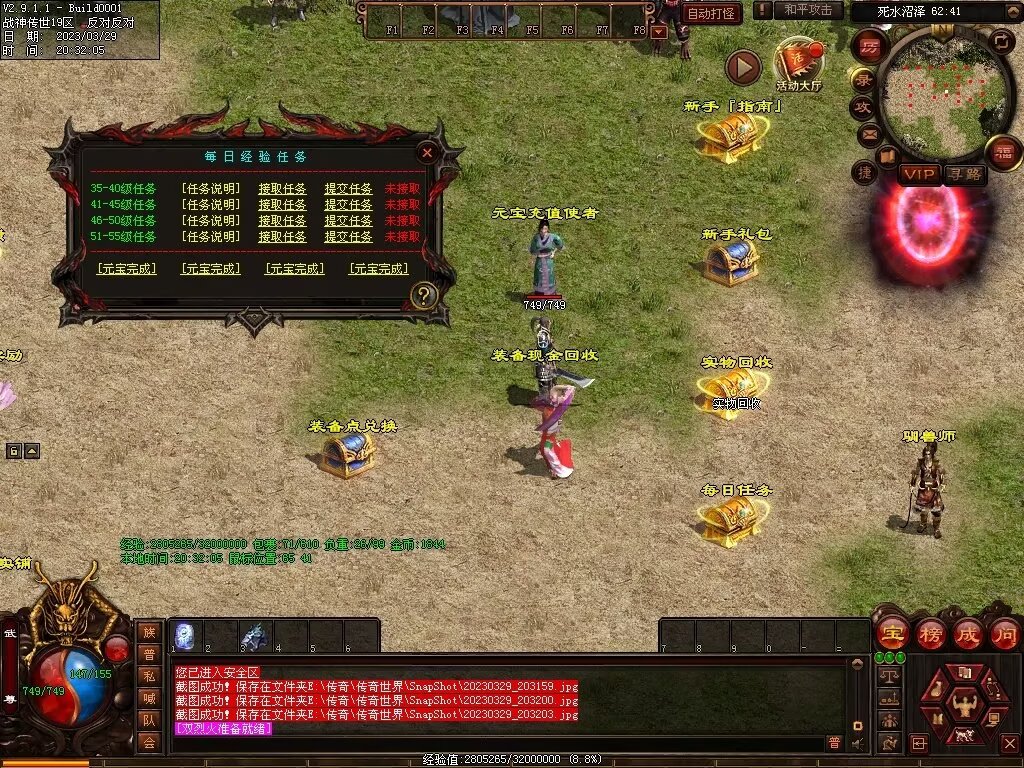Open the 活动大厅 event hall icon

pyautogui.click(x=798, y=66)
